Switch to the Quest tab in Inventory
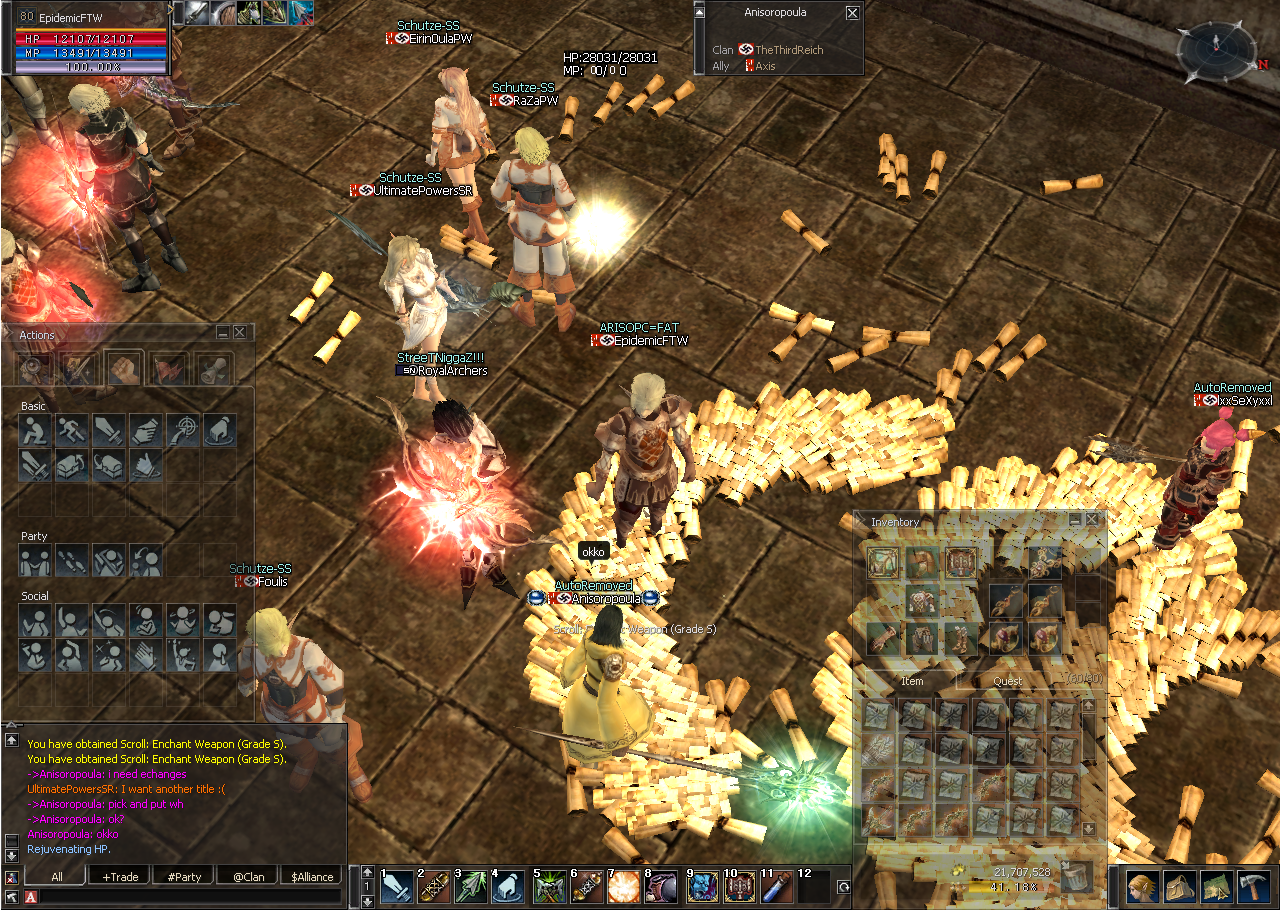The width and height of the screenshot is (1280, 910). click(1007, 681)
